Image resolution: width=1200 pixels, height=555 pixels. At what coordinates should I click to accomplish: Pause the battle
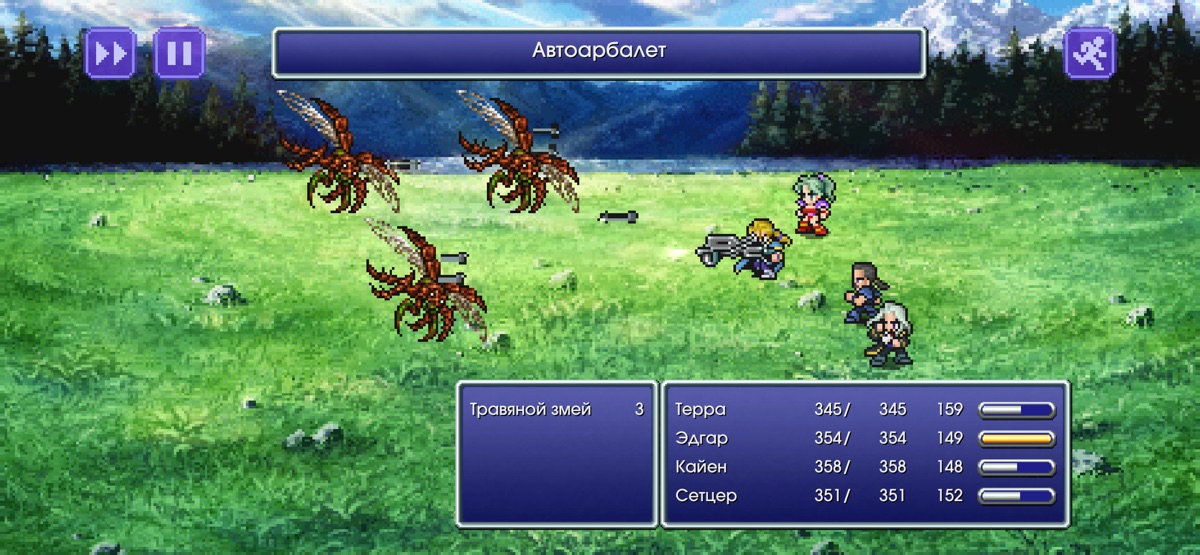tap(179, 53)
